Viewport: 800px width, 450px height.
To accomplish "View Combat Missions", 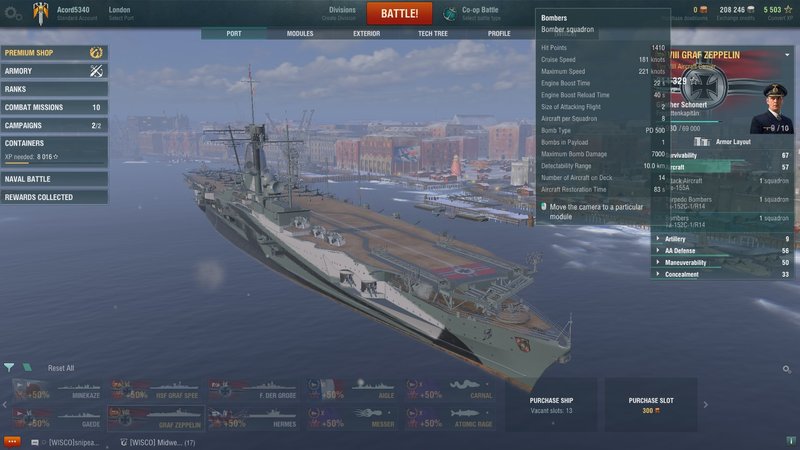I will pos(54,107).
